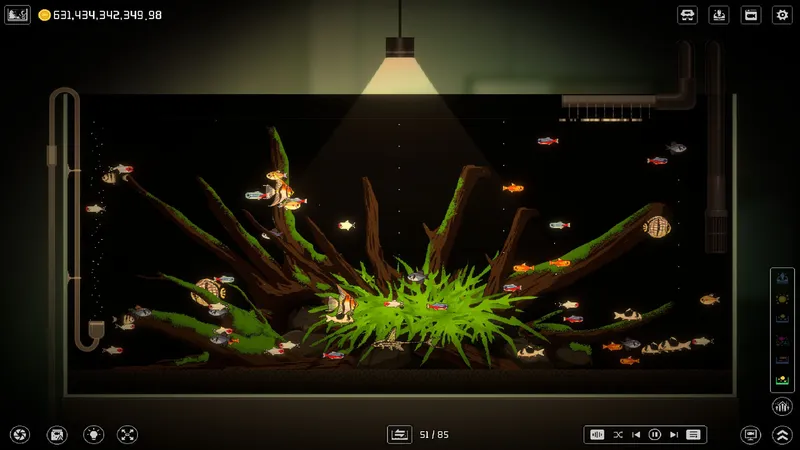Activate the fullscreen expand-arrows button
The image size is (800, 450).
pyautogui.click(x=127, y=435)
